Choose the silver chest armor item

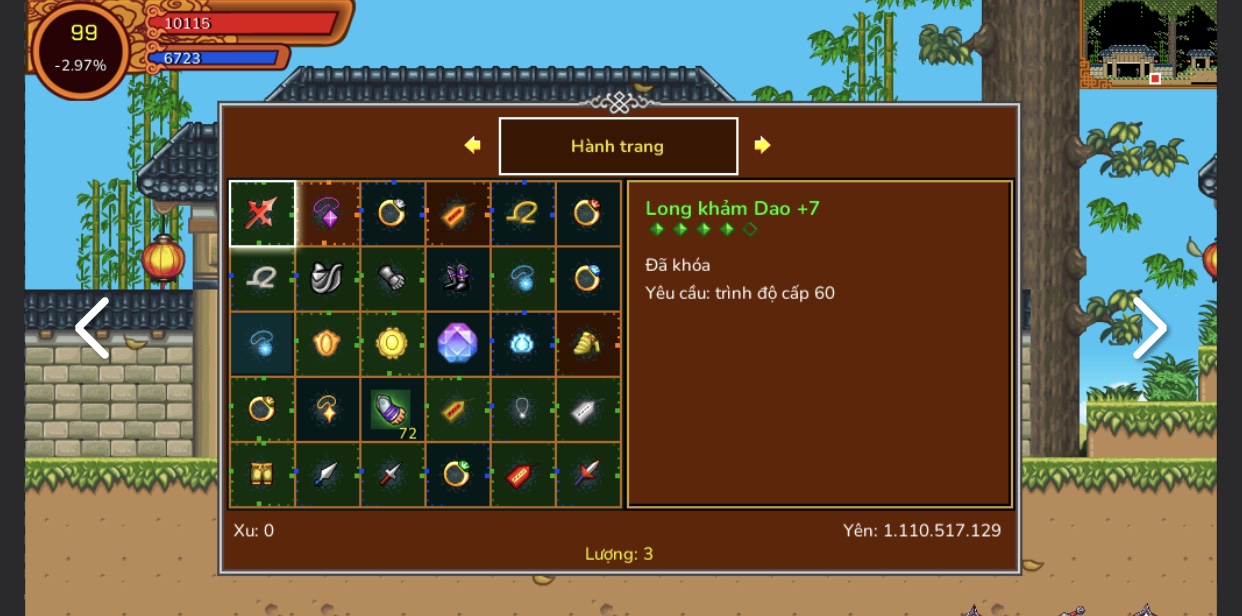coord(327,278)
